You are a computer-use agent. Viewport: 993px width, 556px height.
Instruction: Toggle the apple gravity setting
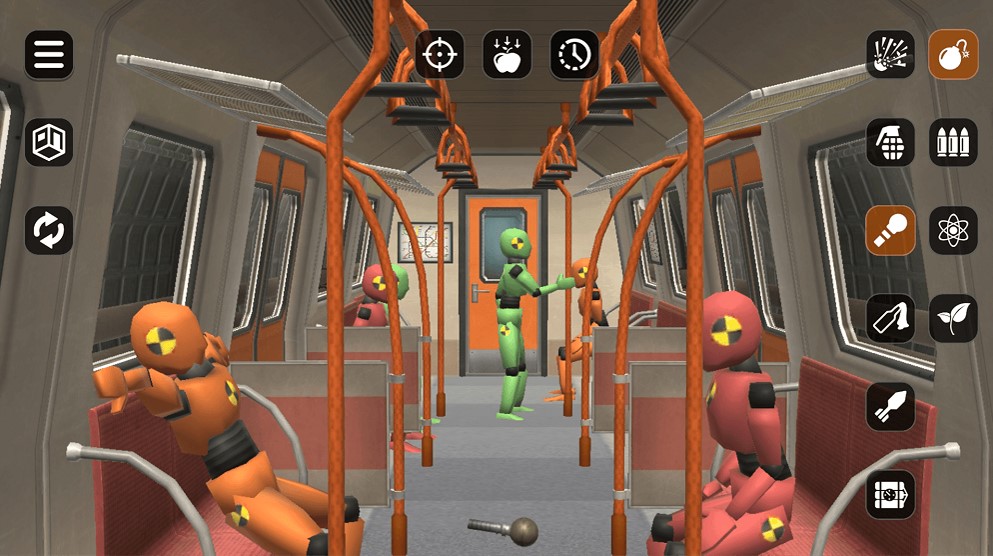tap(507, 55)
